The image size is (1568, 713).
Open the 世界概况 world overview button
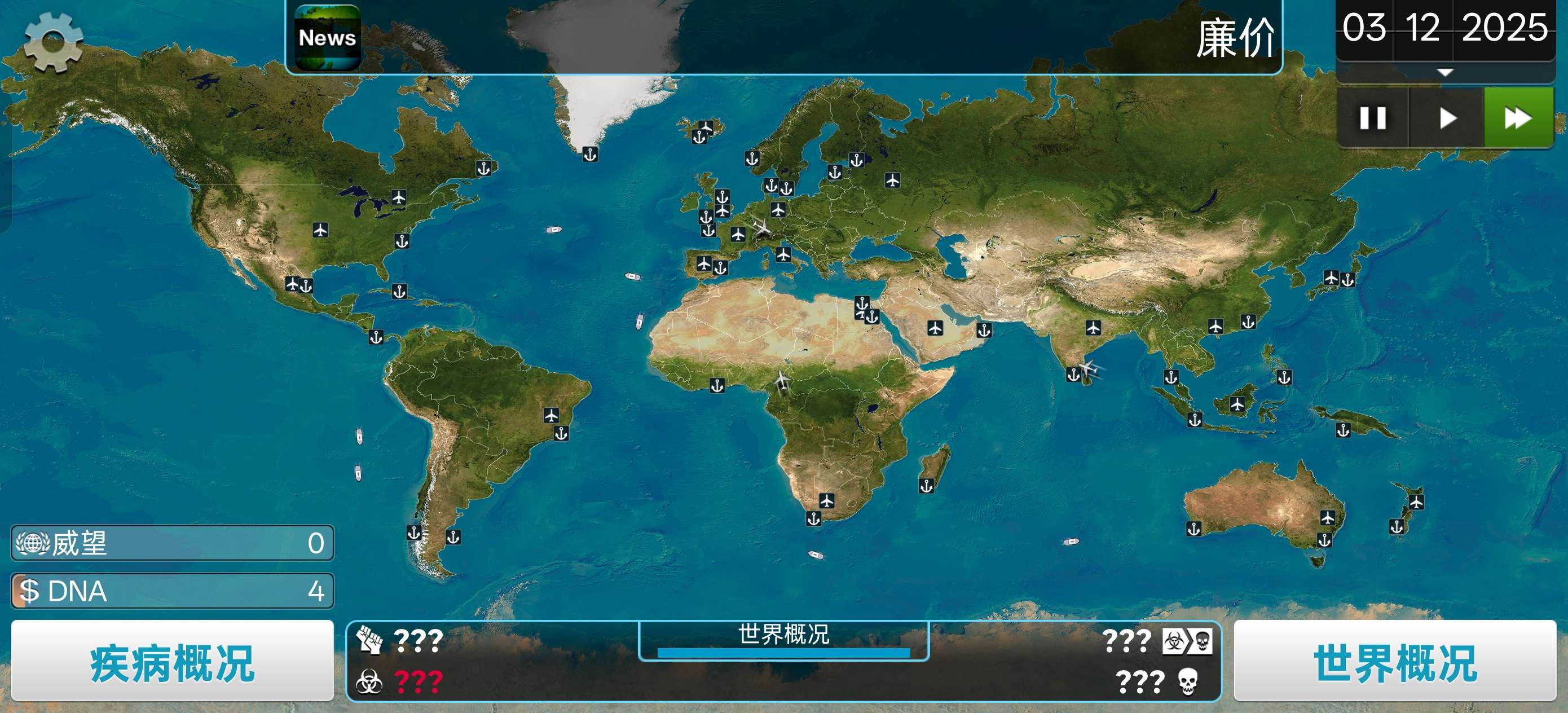(1394, 662)
